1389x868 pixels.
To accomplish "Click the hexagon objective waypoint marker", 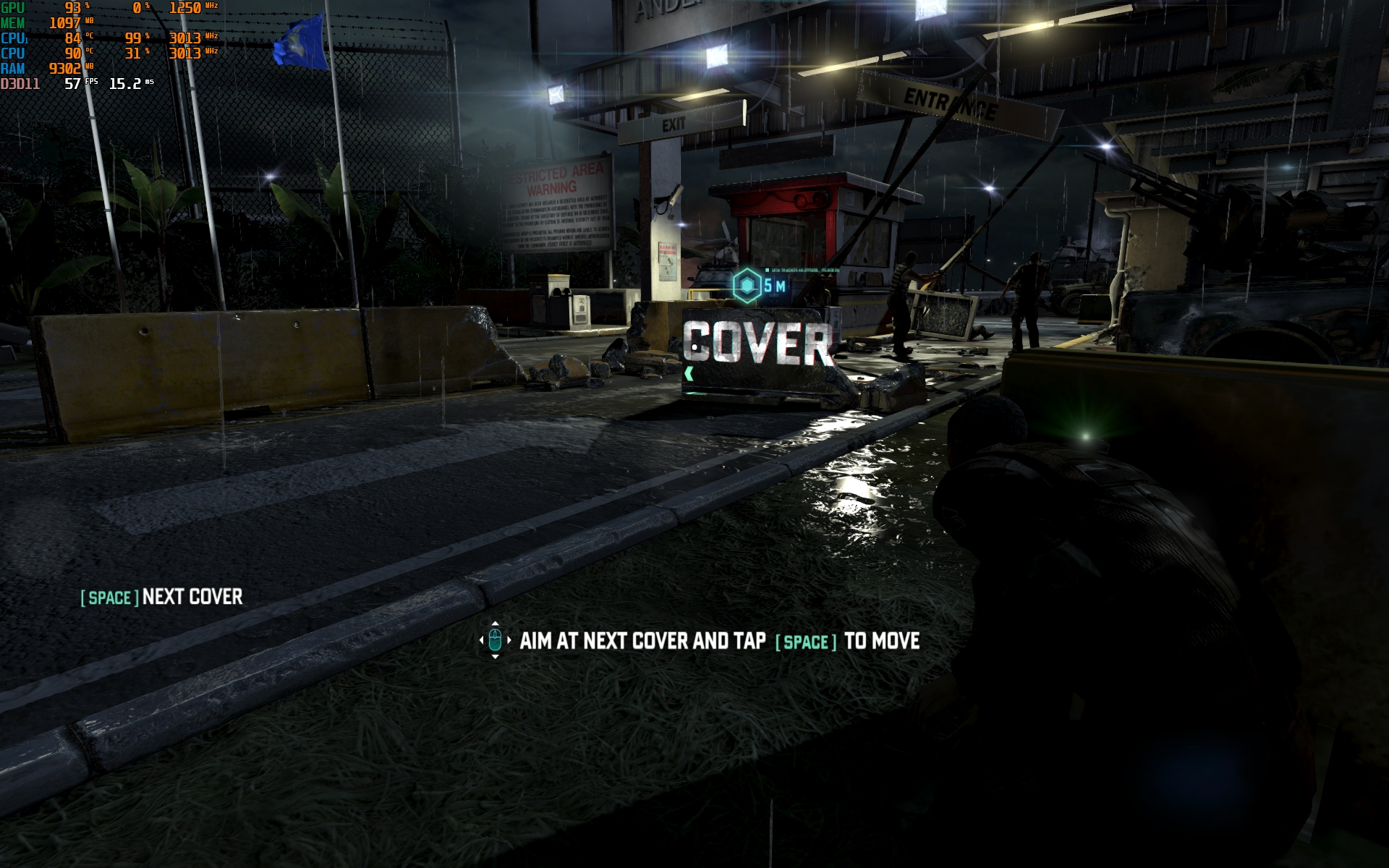I will coord(746,286).
